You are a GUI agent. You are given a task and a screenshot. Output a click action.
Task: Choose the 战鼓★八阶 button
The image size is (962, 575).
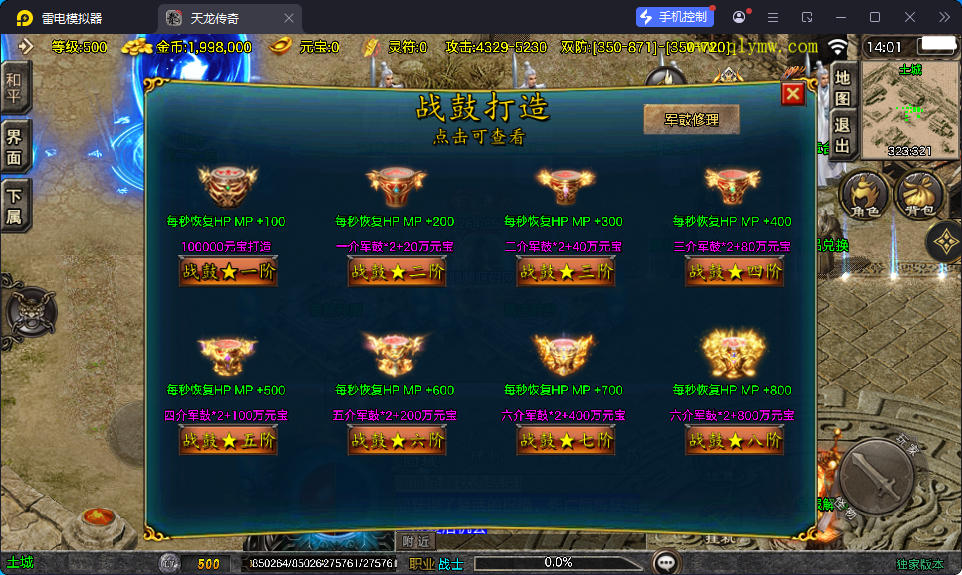coord(734,440)
